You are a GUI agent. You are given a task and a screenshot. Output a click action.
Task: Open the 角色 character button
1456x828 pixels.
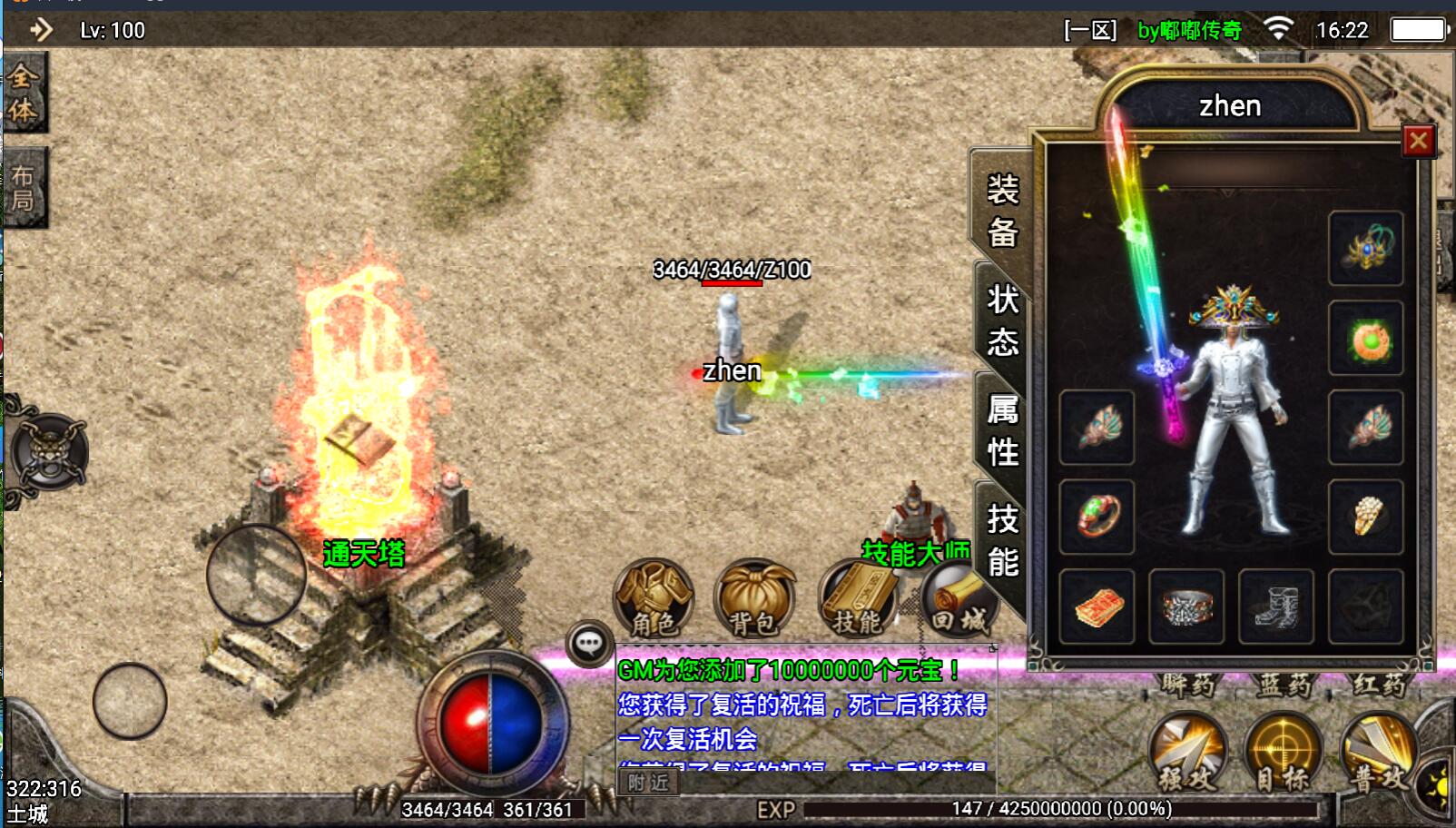click(x=654, y=599)
